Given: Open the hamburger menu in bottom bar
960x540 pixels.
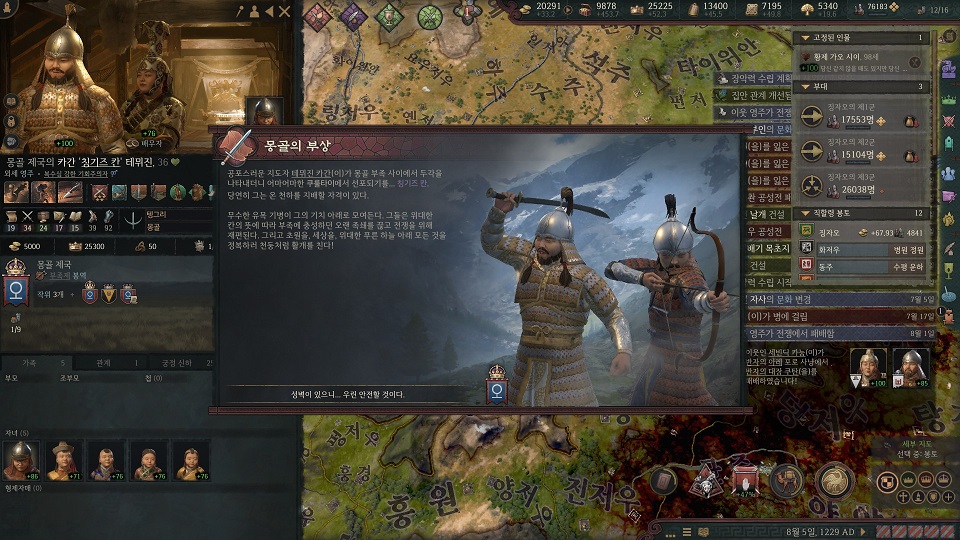Looking at the screenshot, I should click(687, 531).
